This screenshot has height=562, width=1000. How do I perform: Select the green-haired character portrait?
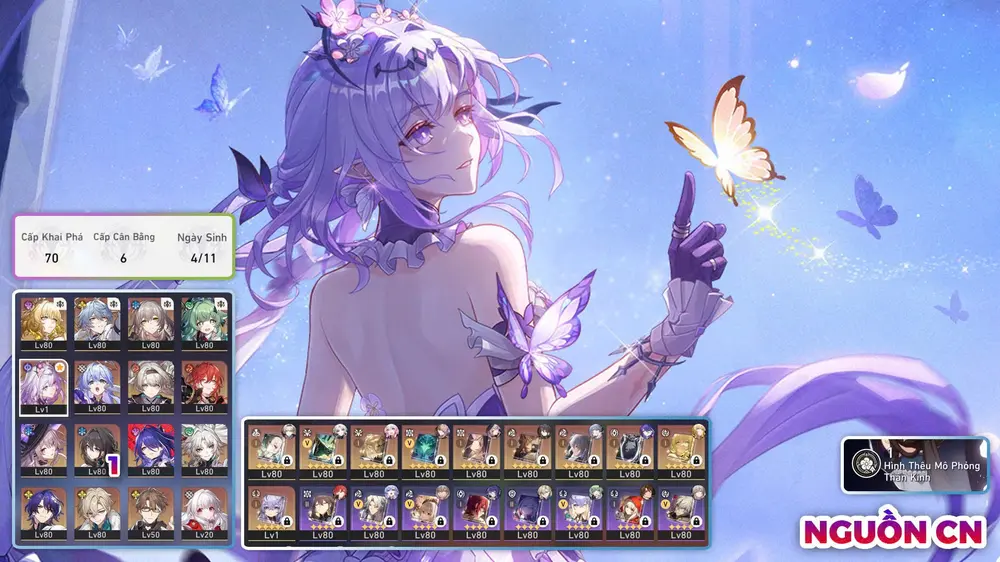[205, 321]
